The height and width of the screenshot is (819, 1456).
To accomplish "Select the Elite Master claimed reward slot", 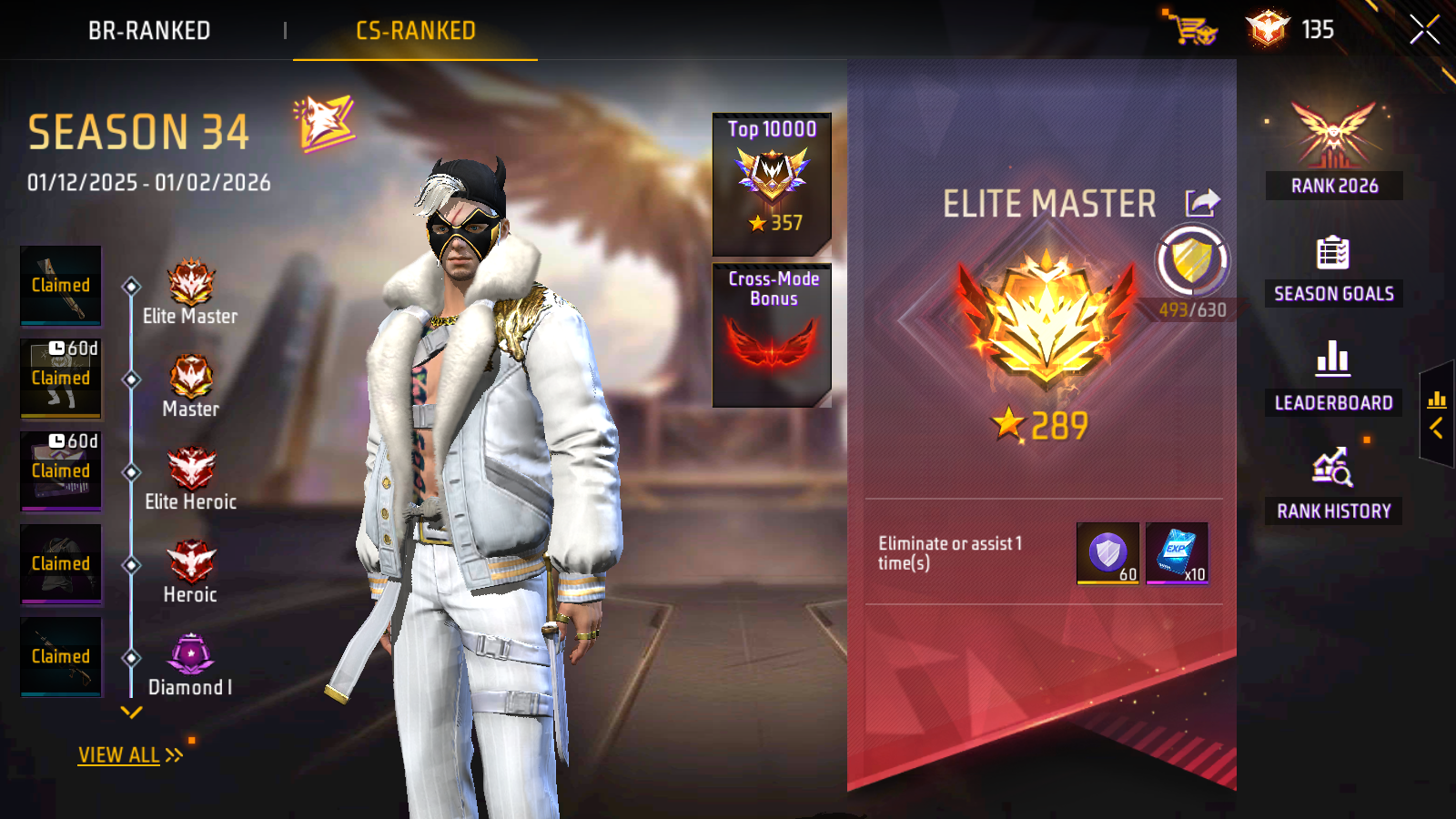I will coord(61,286).
